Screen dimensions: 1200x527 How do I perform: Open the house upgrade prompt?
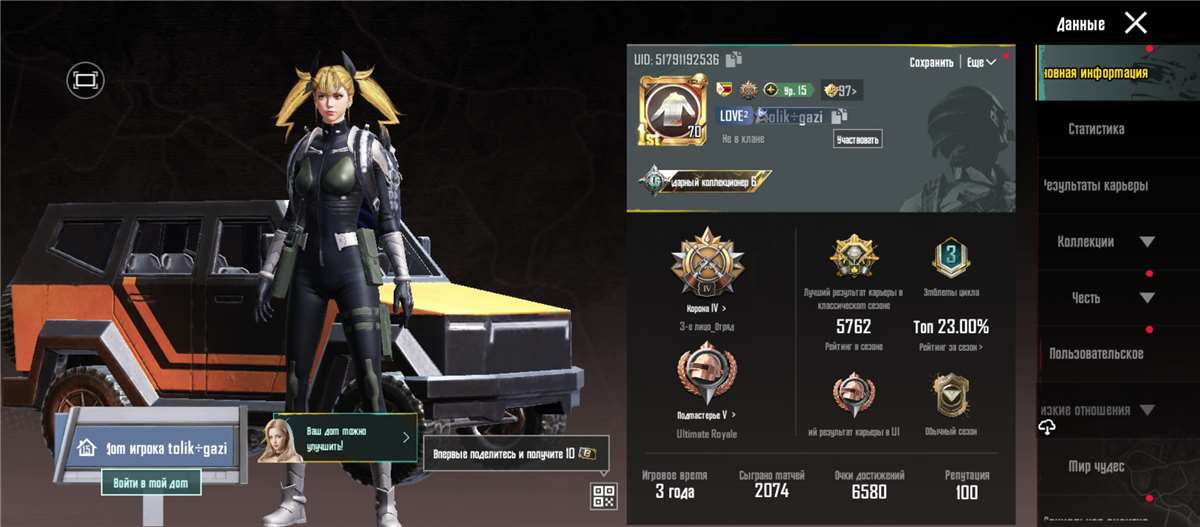[345, 438]
